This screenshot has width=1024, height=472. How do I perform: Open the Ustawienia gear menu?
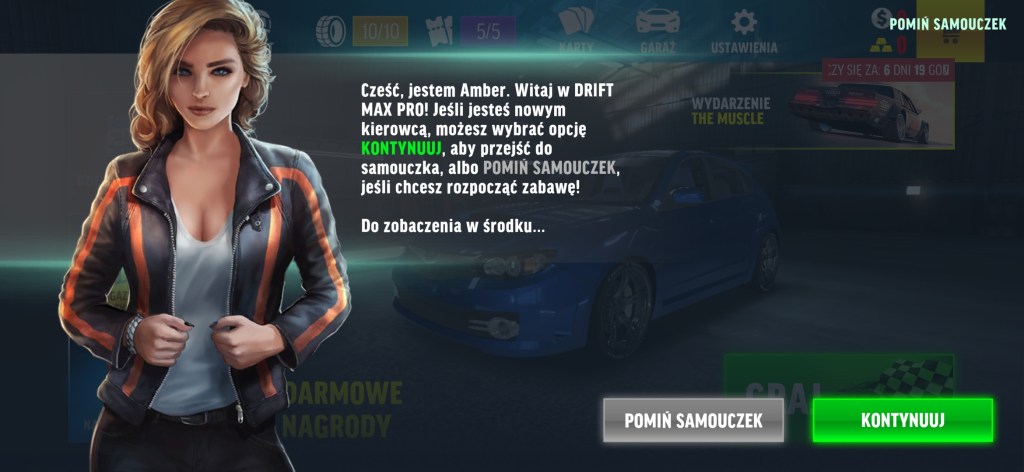pos(743,30)
